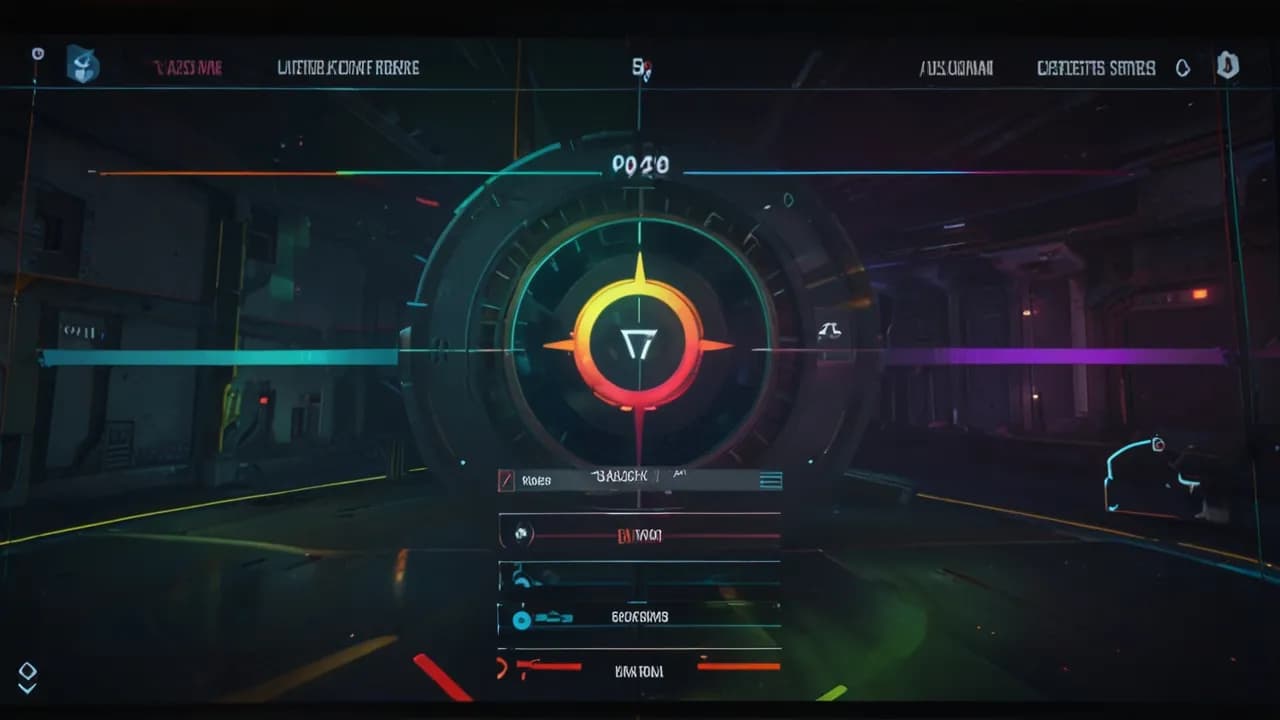Viewport: 1280px width, 720px height.
Task: Click the blue shield emblem icon
Action: (x=82, y=65)
